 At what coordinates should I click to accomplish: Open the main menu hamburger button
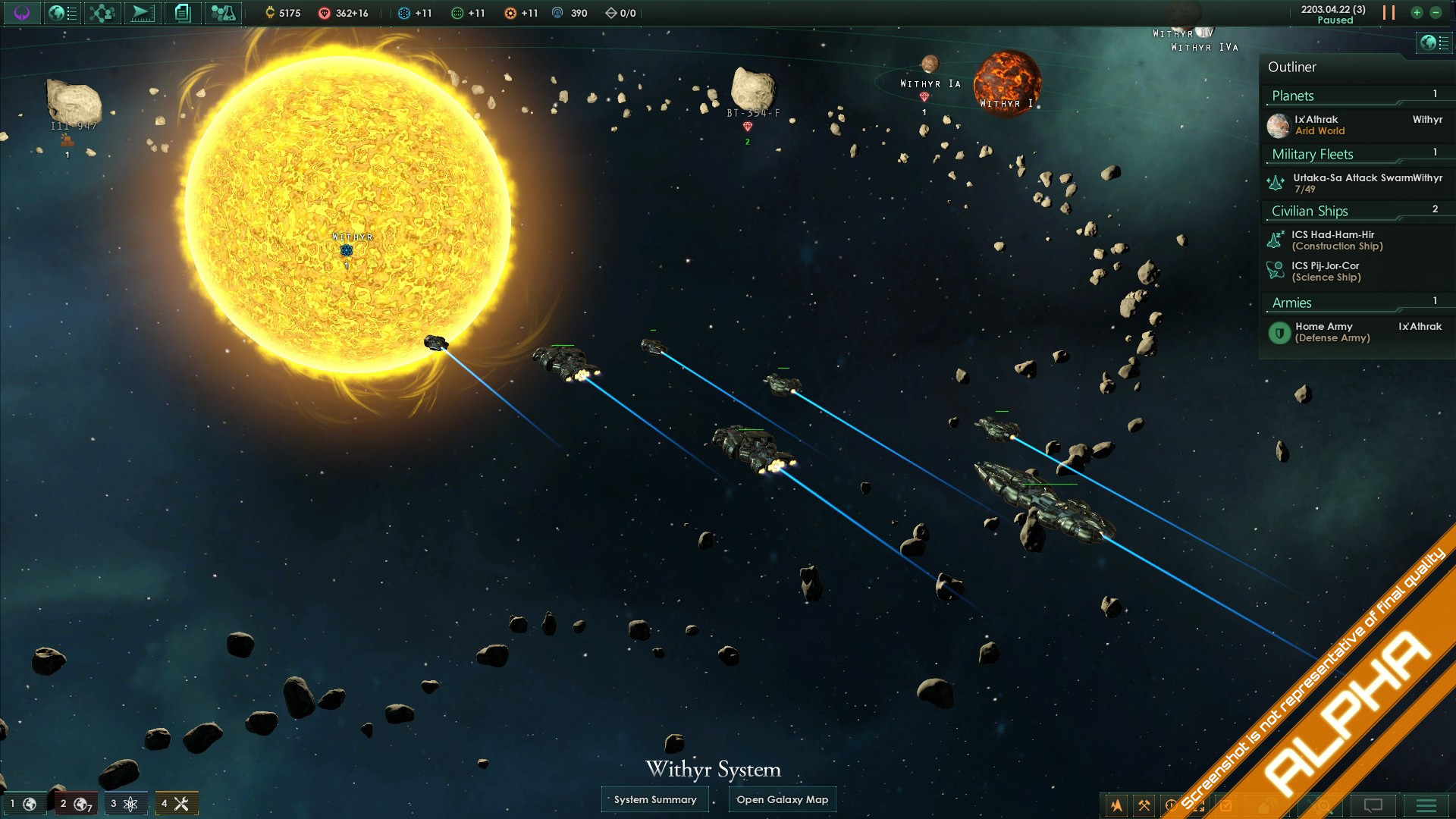(1426, 805)
